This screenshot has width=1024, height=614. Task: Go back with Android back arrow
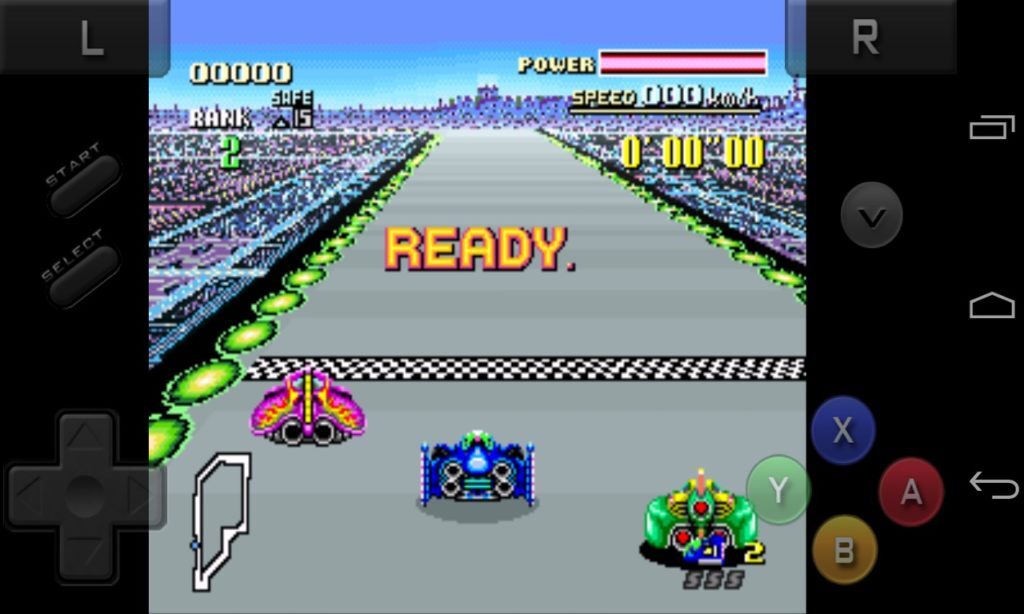point(993,485)
